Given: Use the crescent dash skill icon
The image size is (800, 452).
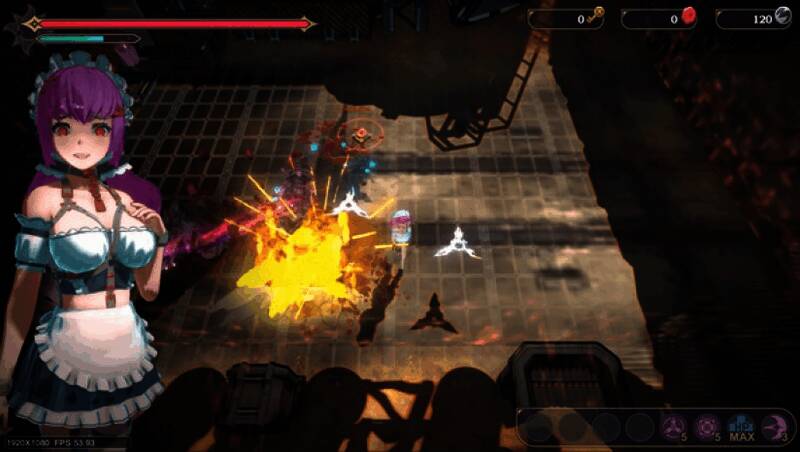Looking at the screenshot, I should (x=775, y=427).
